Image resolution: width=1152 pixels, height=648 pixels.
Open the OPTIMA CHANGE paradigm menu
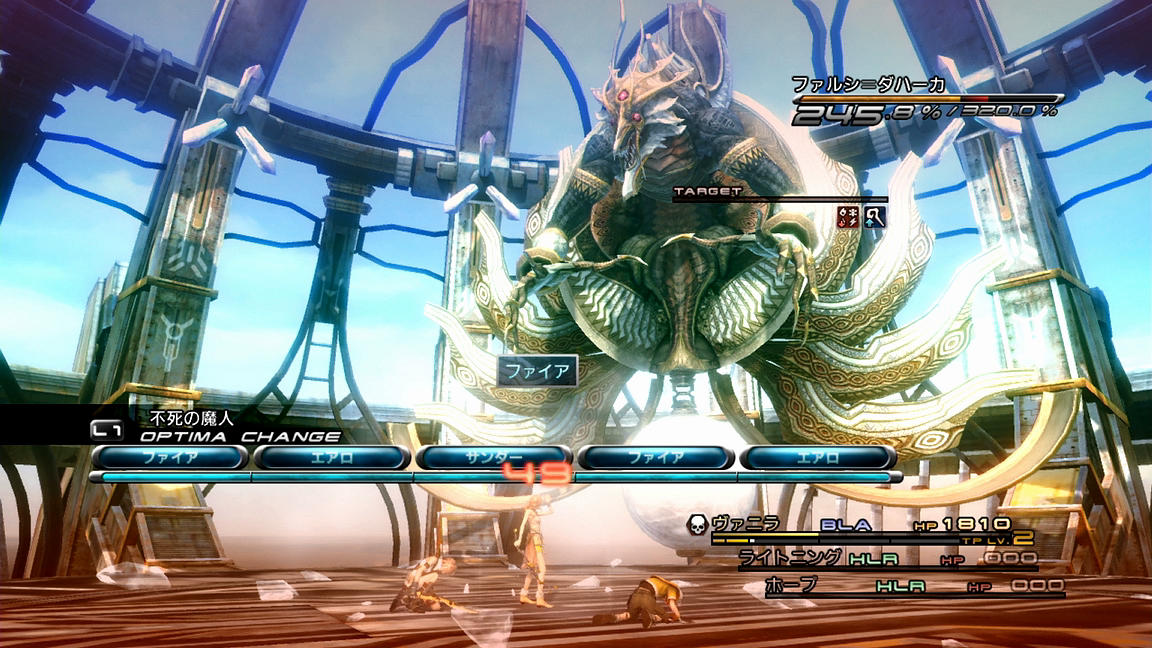click(x=239, y=436)
